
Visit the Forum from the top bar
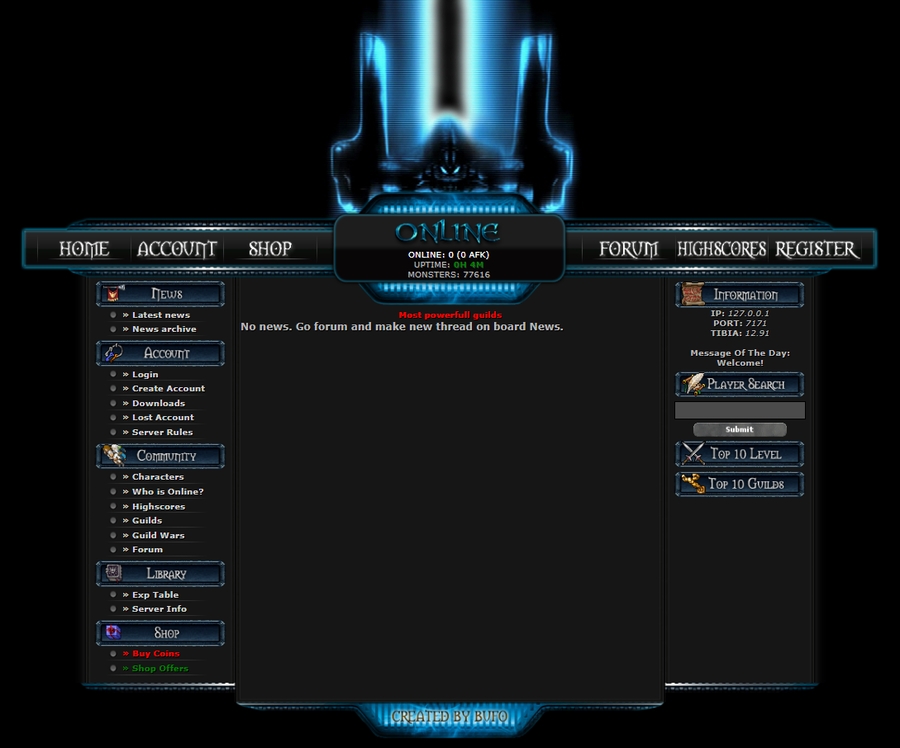tap(628, 249)
